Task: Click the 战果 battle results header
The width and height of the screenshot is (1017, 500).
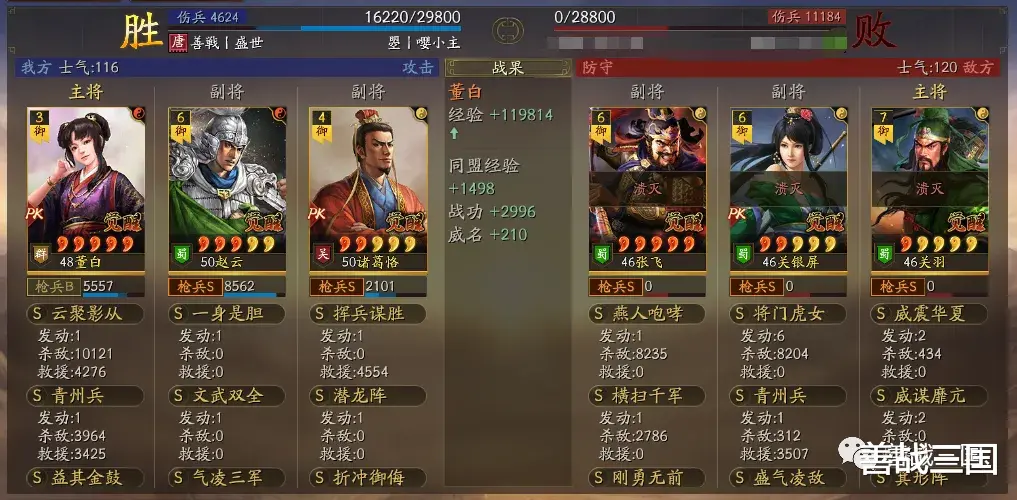Action: [x=509, y=68]
